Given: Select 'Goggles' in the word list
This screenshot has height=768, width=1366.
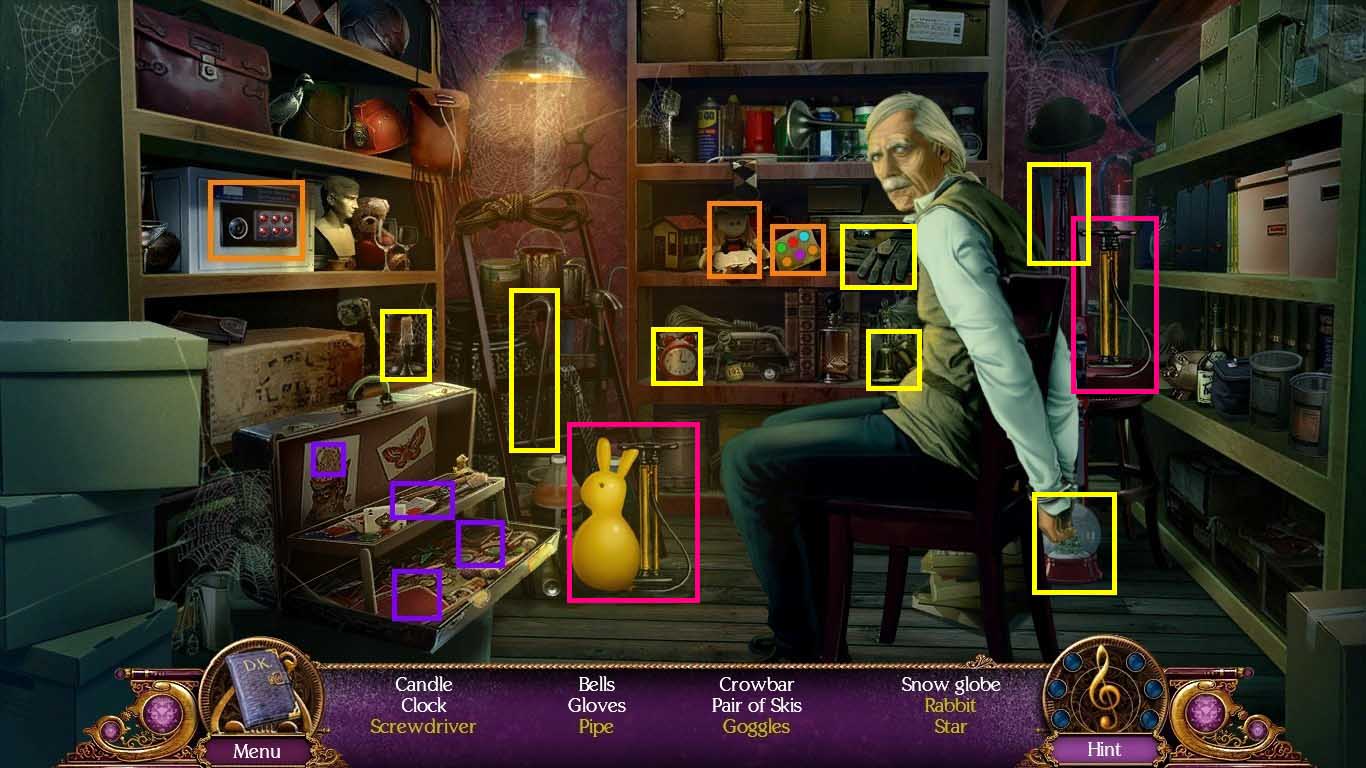Looking at the screenshot, I should tap(757, 726).
